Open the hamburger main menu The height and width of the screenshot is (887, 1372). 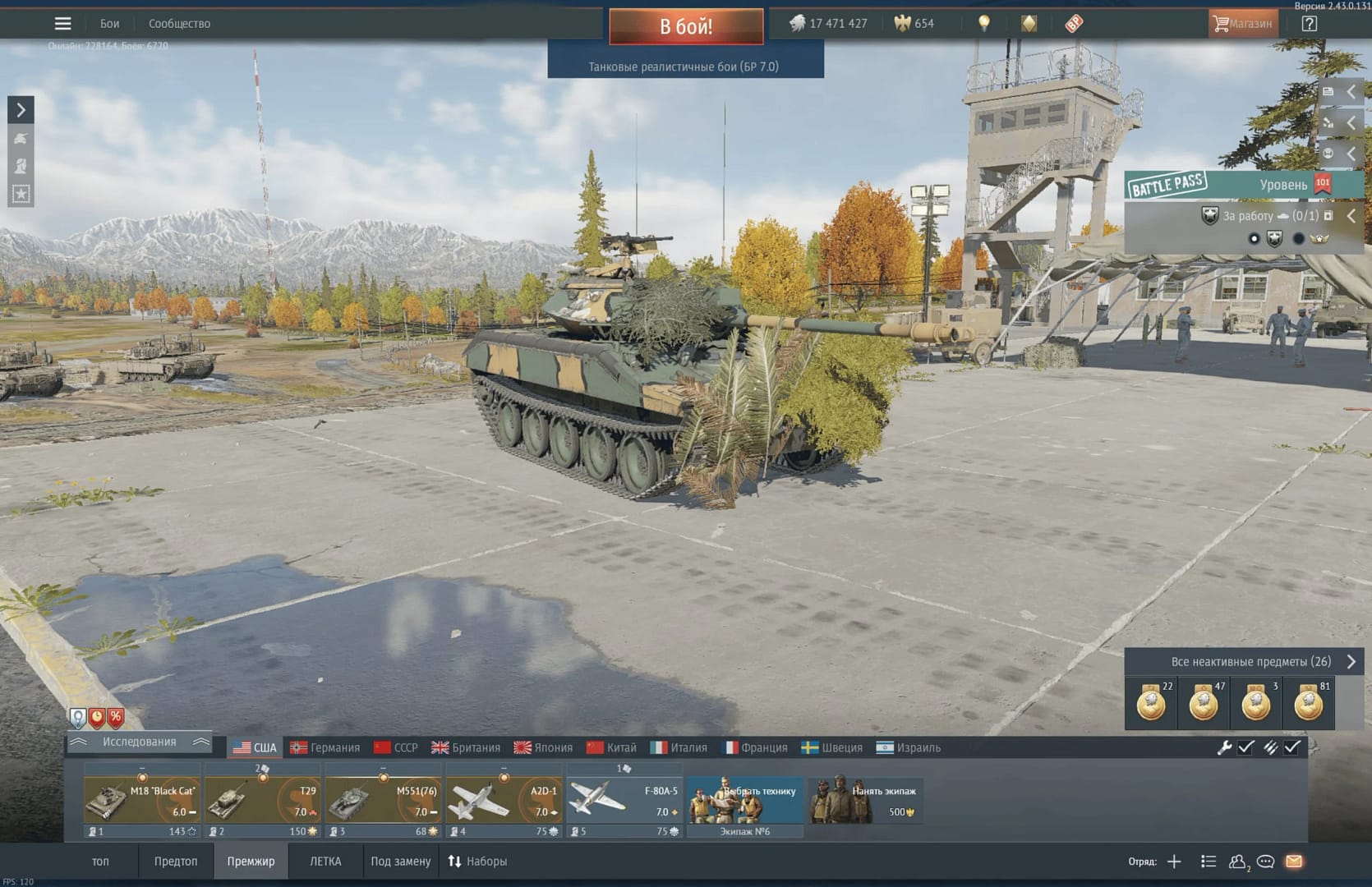point(62,24)
